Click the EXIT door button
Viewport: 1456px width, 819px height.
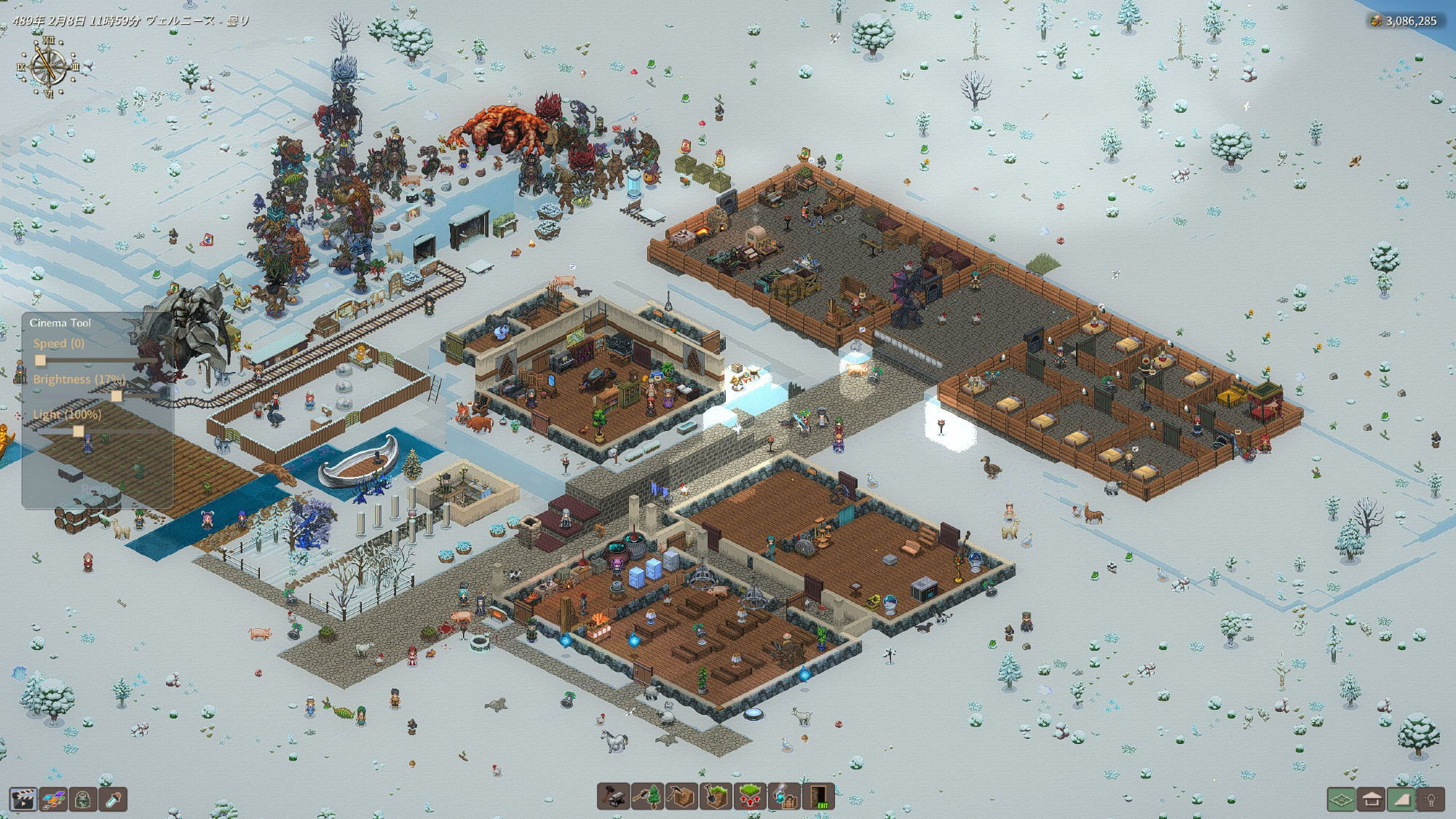[x=819, y=796]
